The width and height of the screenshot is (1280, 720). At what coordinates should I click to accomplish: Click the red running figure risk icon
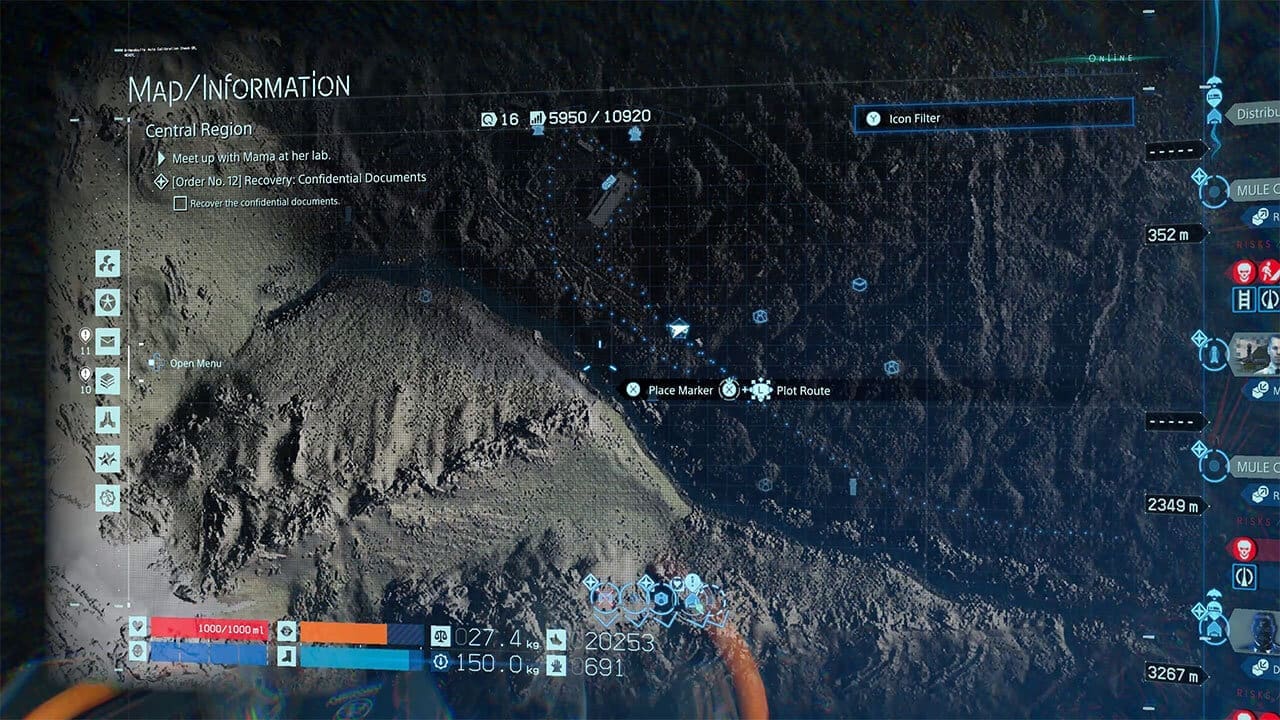pos(1269,271)
